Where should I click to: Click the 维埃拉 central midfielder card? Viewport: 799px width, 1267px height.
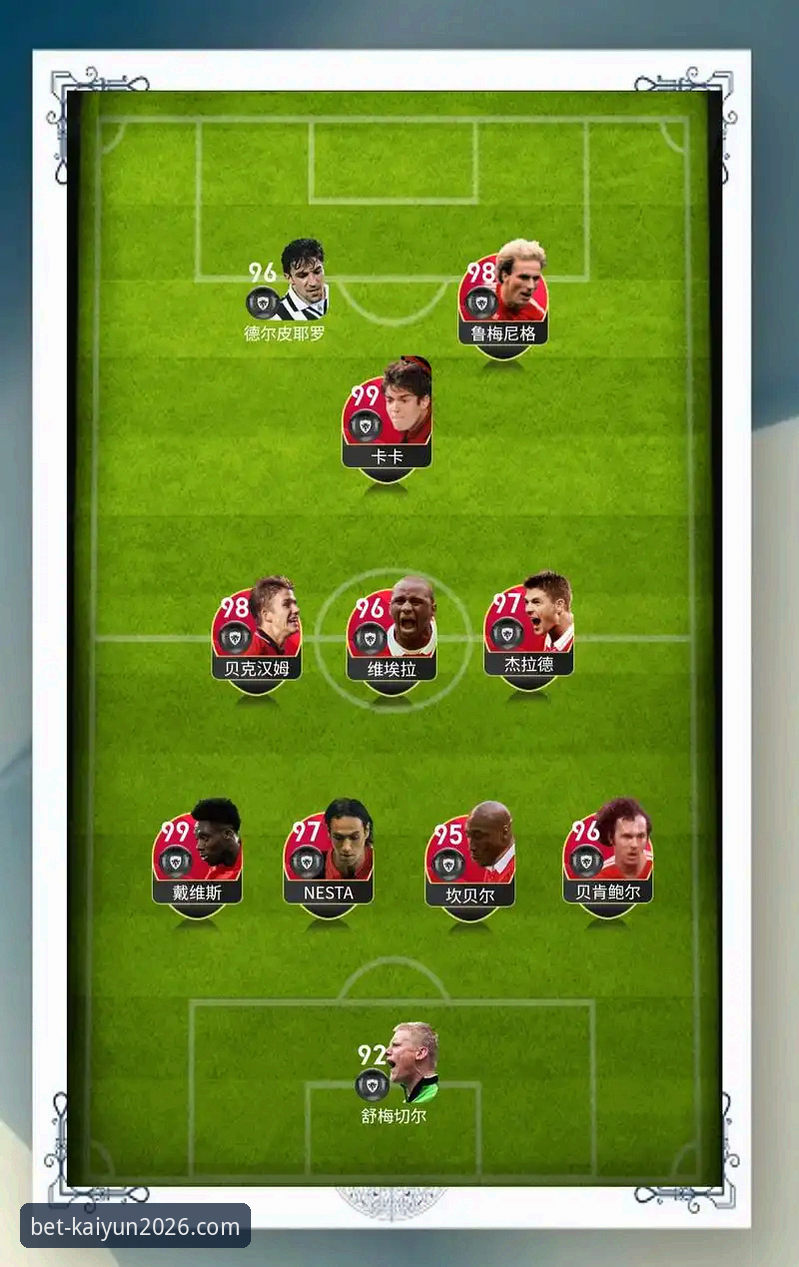click(x=392, y=633)
